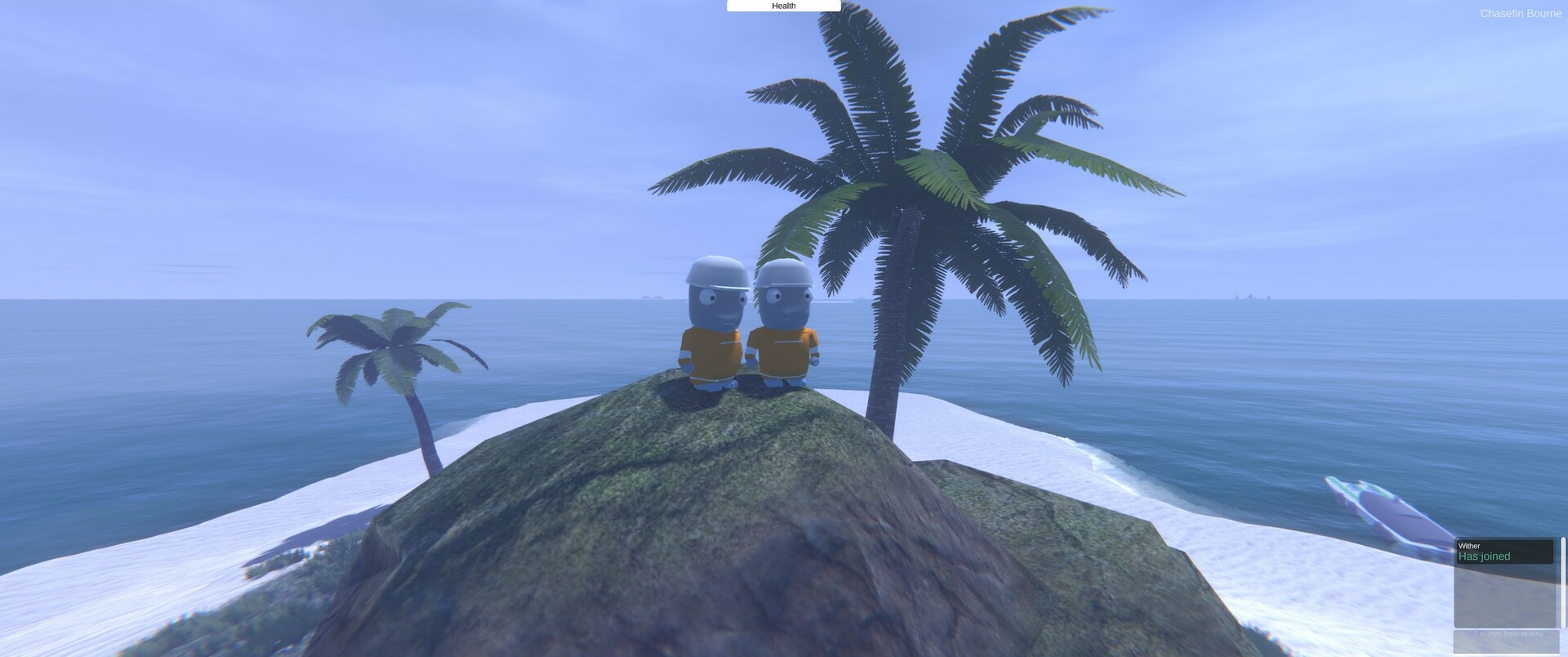1568x657 pixels.
Task: Click the chat panel scrollbar
Action: click(x=1562, y=580)
